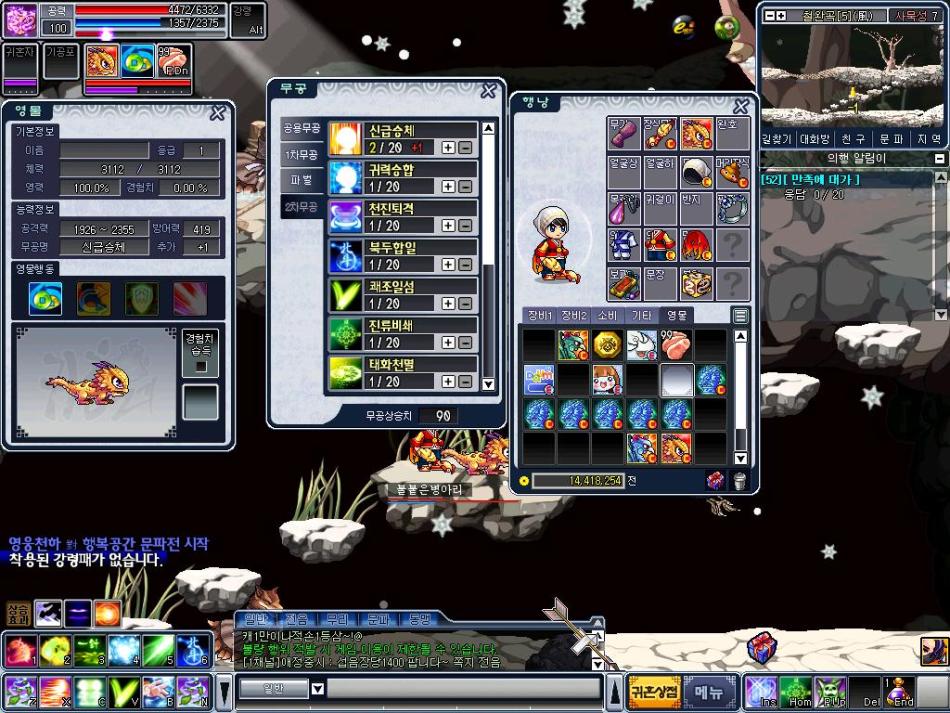
Task: Add a point to 신급승체 skill
Action: point(448,147)
